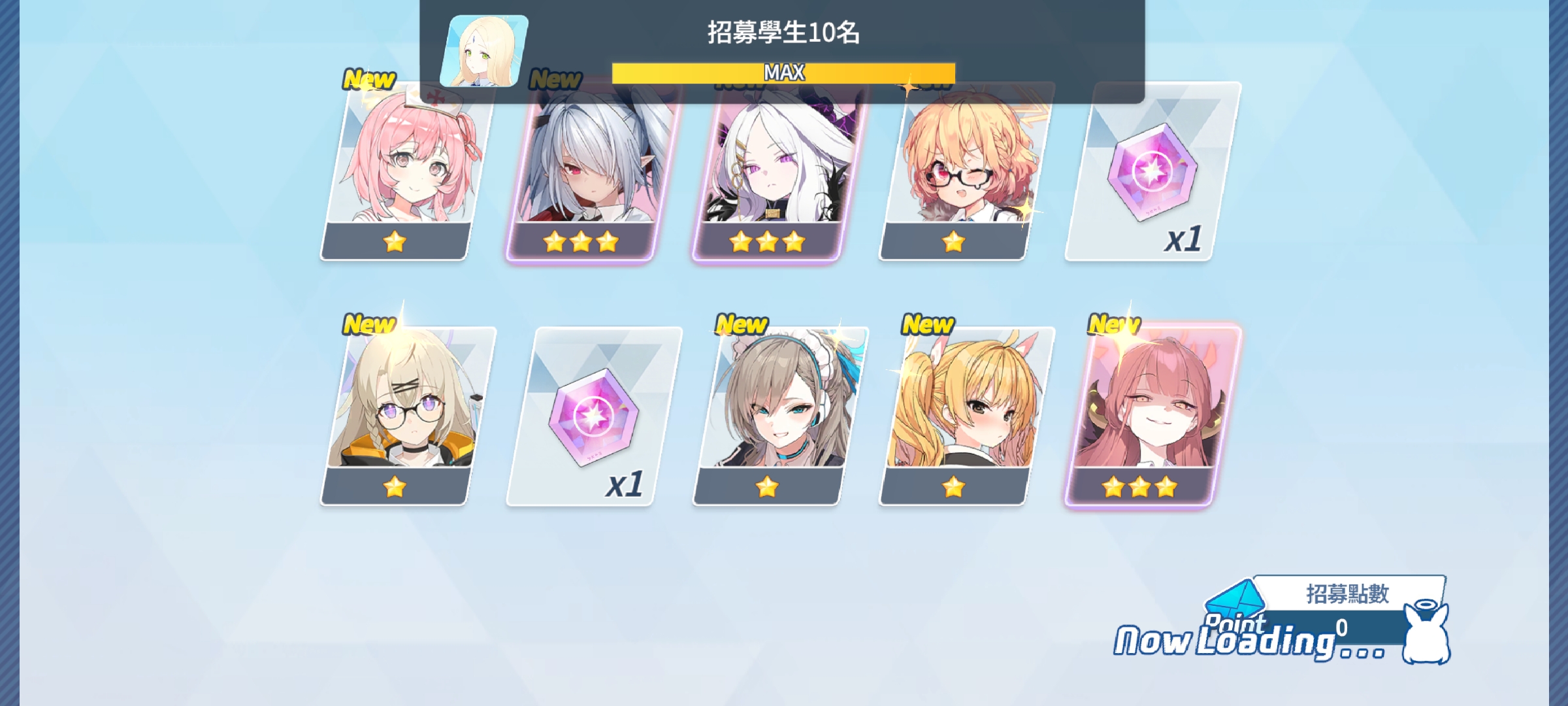Image resolution: width=1568 pixels, height=706 pixels.
Task: Select the winking orange-haired girl with glasses
Action: click(x=964, y=171)
